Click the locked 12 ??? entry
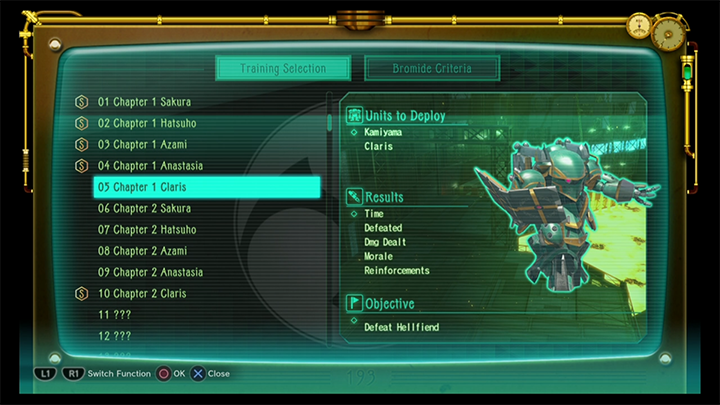720x405 pixels. [115, 336]
